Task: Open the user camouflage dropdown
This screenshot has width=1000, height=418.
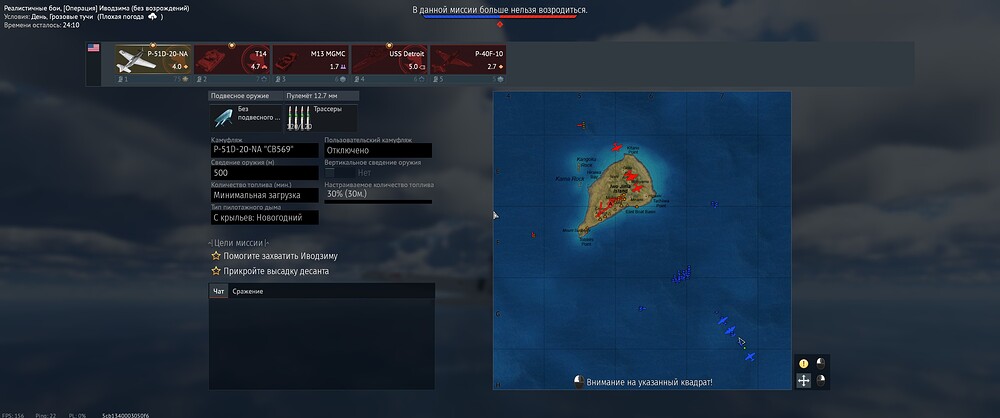Action: click(x=378, y=150)
